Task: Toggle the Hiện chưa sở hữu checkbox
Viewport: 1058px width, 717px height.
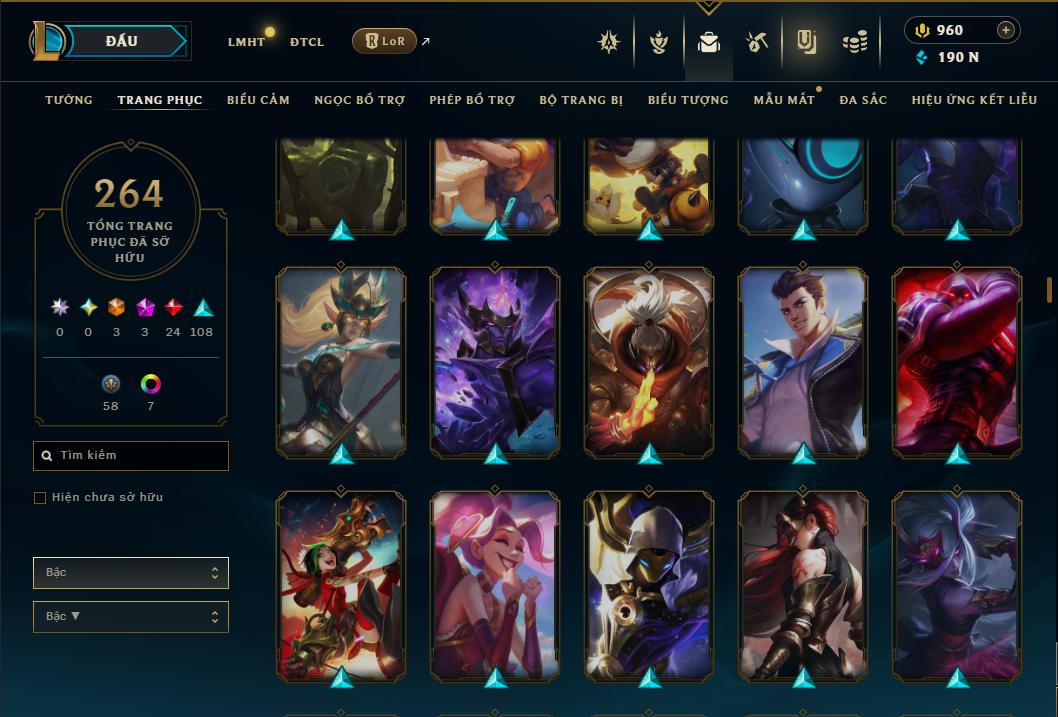Action: (40, 498)
